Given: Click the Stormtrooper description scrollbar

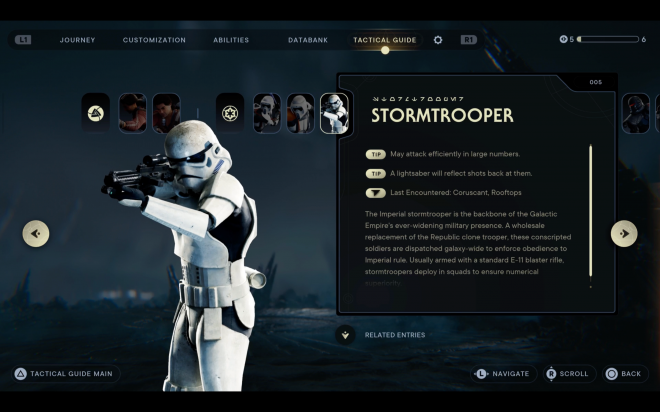Looking at the screenshot, I should point(590,212).
